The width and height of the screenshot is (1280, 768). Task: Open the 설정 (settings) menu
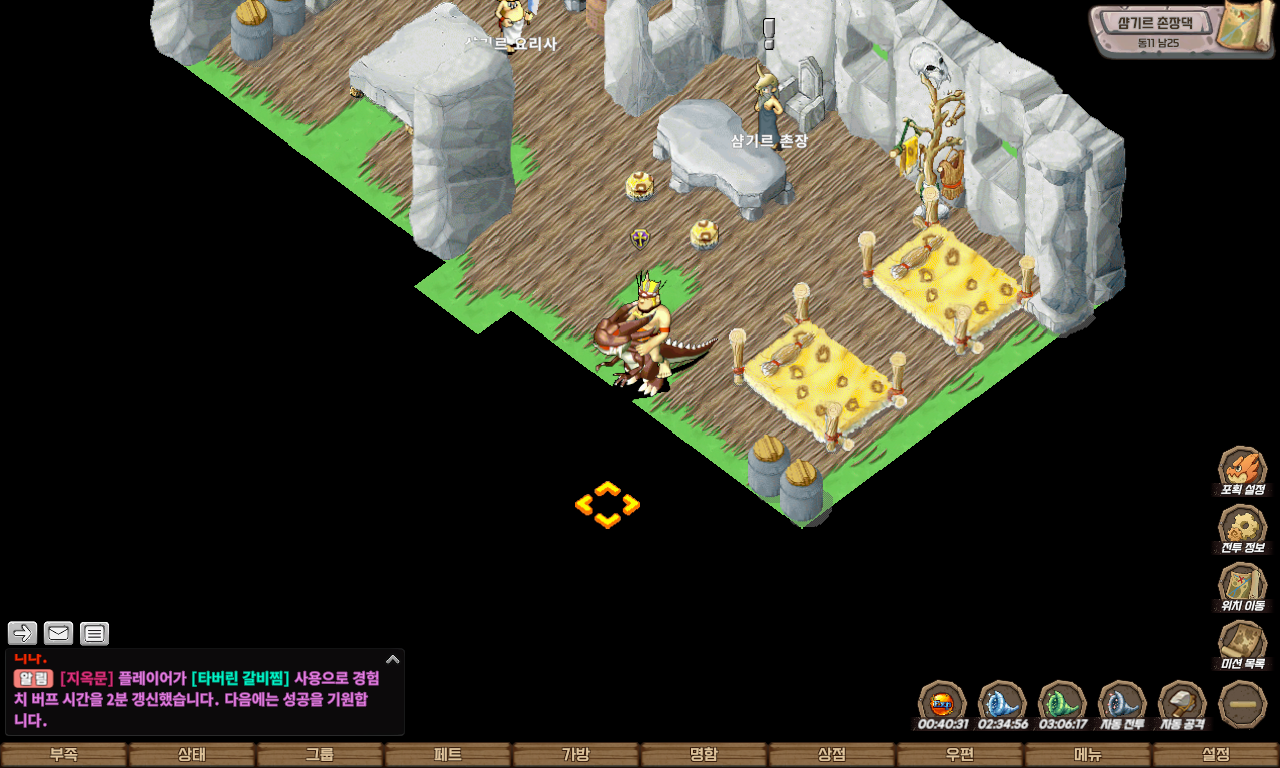[1216, 755]
